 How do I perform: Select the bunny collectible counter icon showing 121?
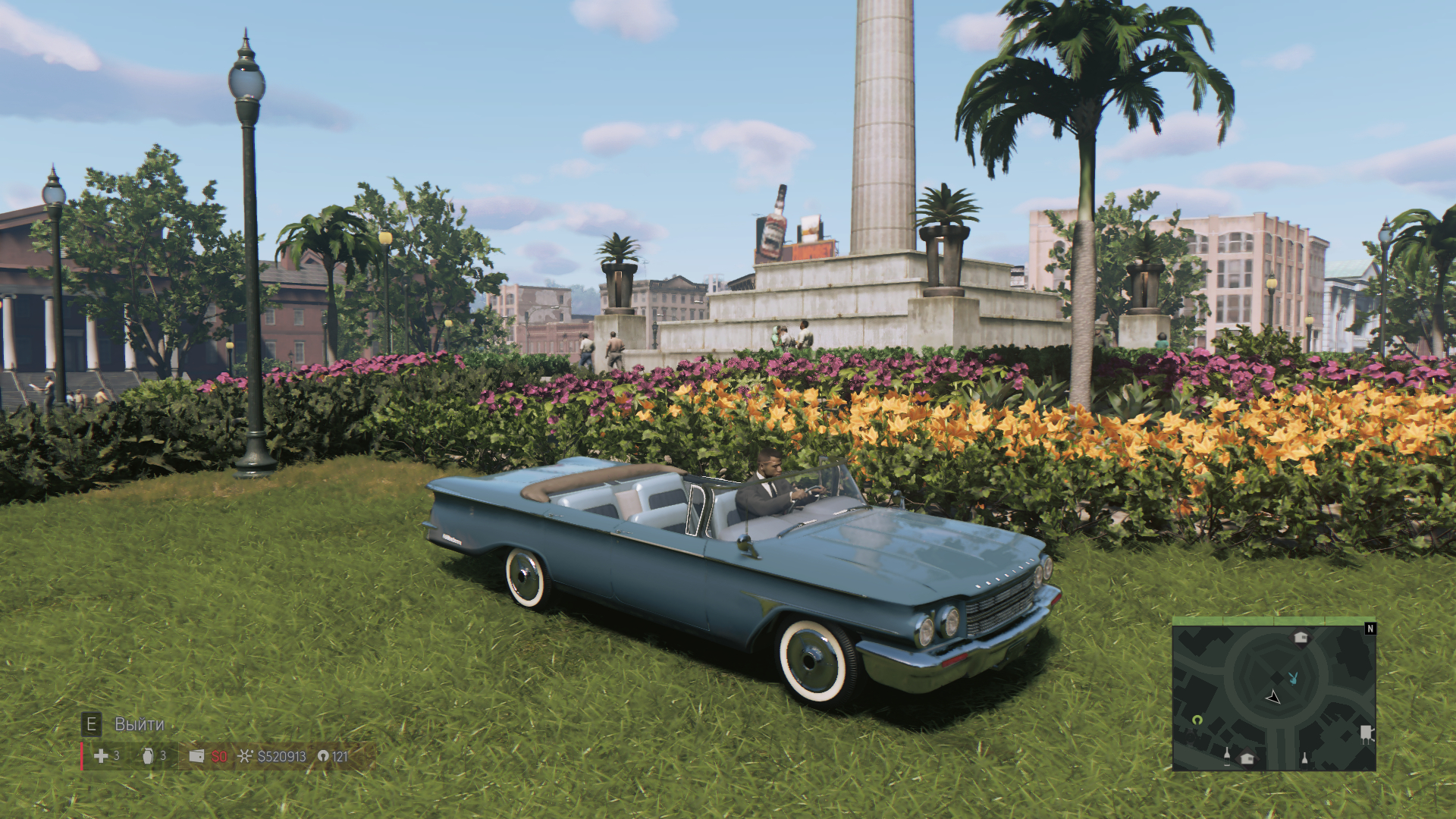click(324, 756)
